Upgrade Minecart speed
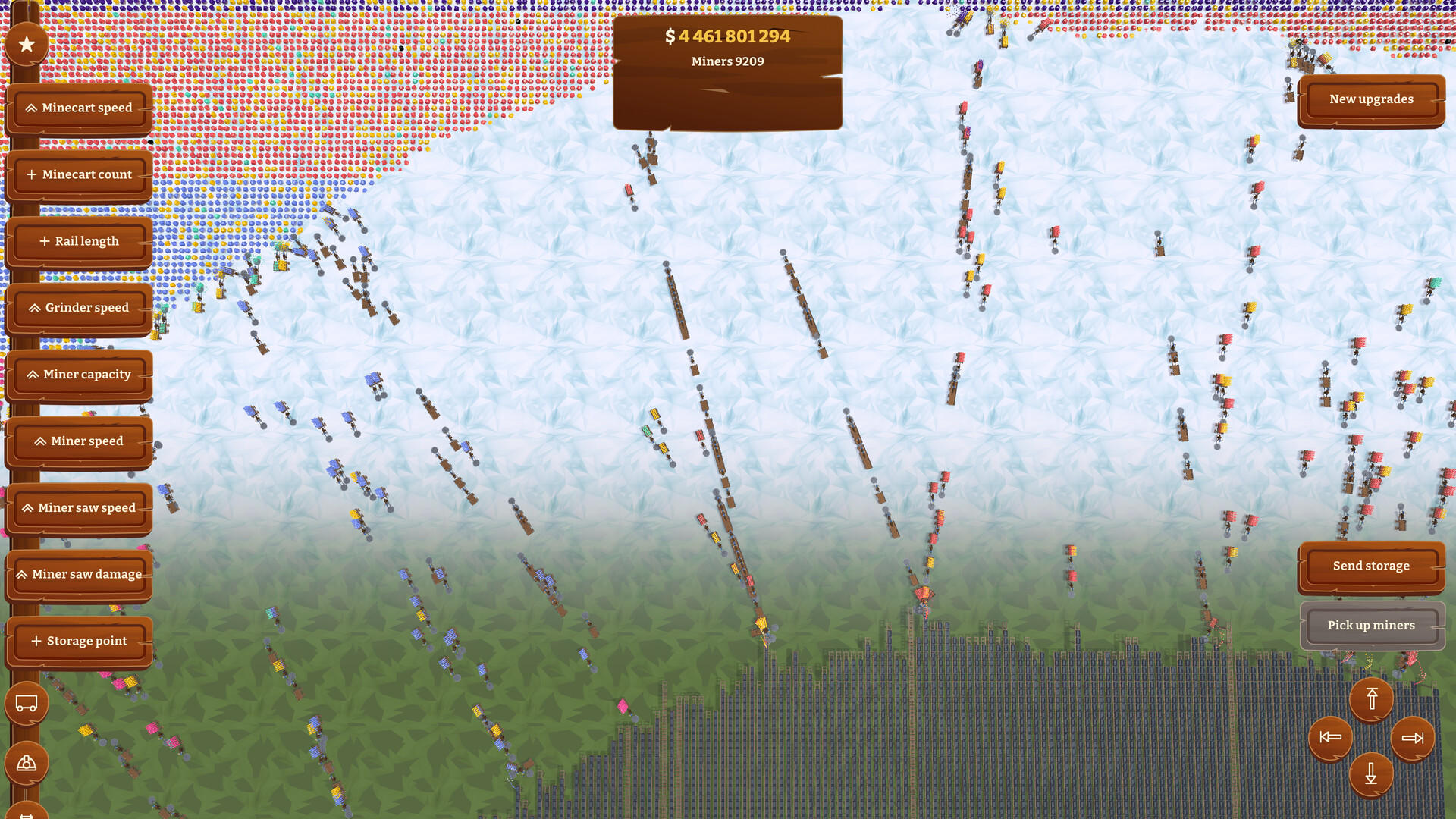 (x=80, y=108)
